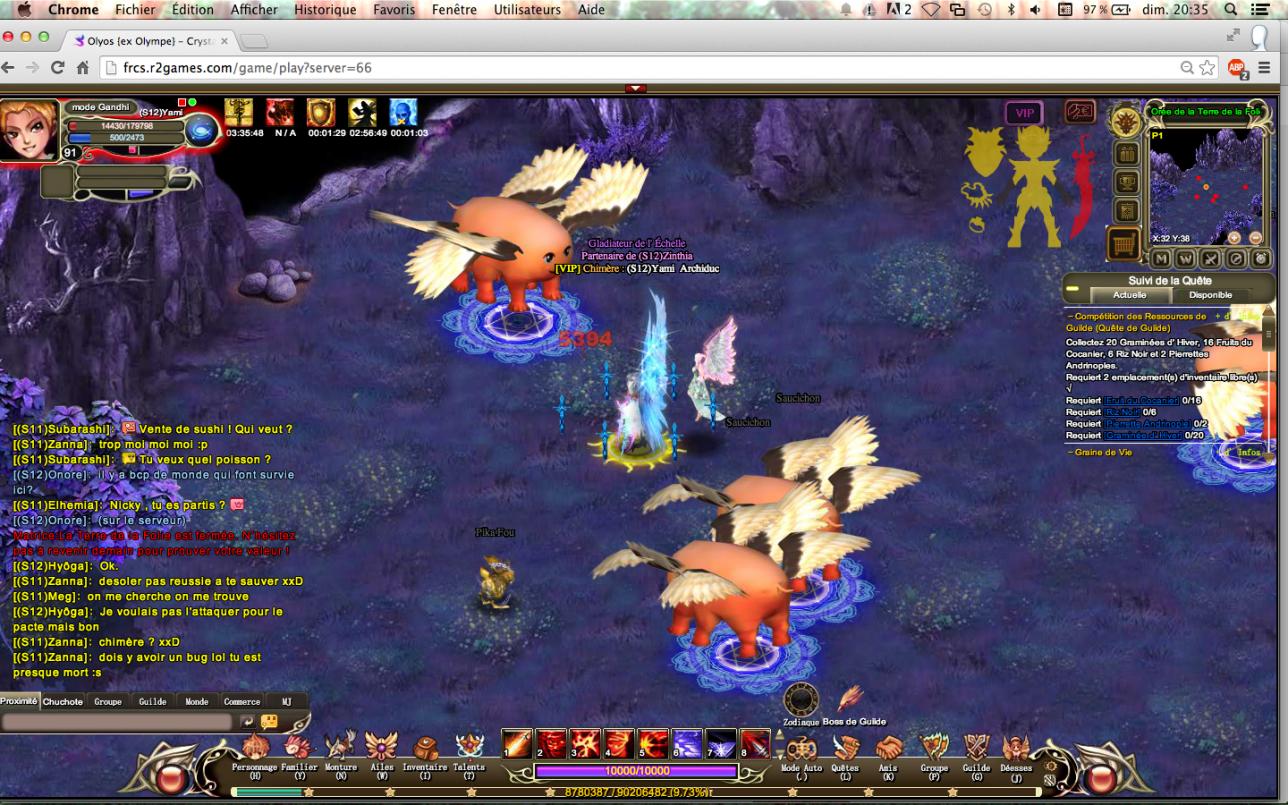The width and height of the screenshot is (1288, 805).
Task: Open the Inventaire bag
Action: (x=425, y=748)
